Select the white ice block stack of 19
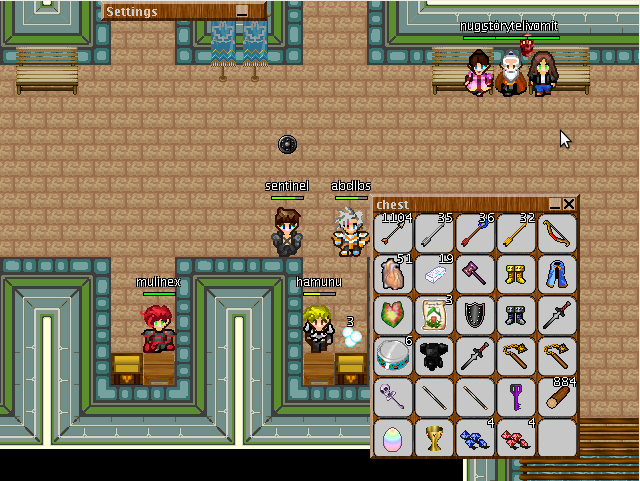The height and width of the screenshot is (481, 640). click(434, 274)
